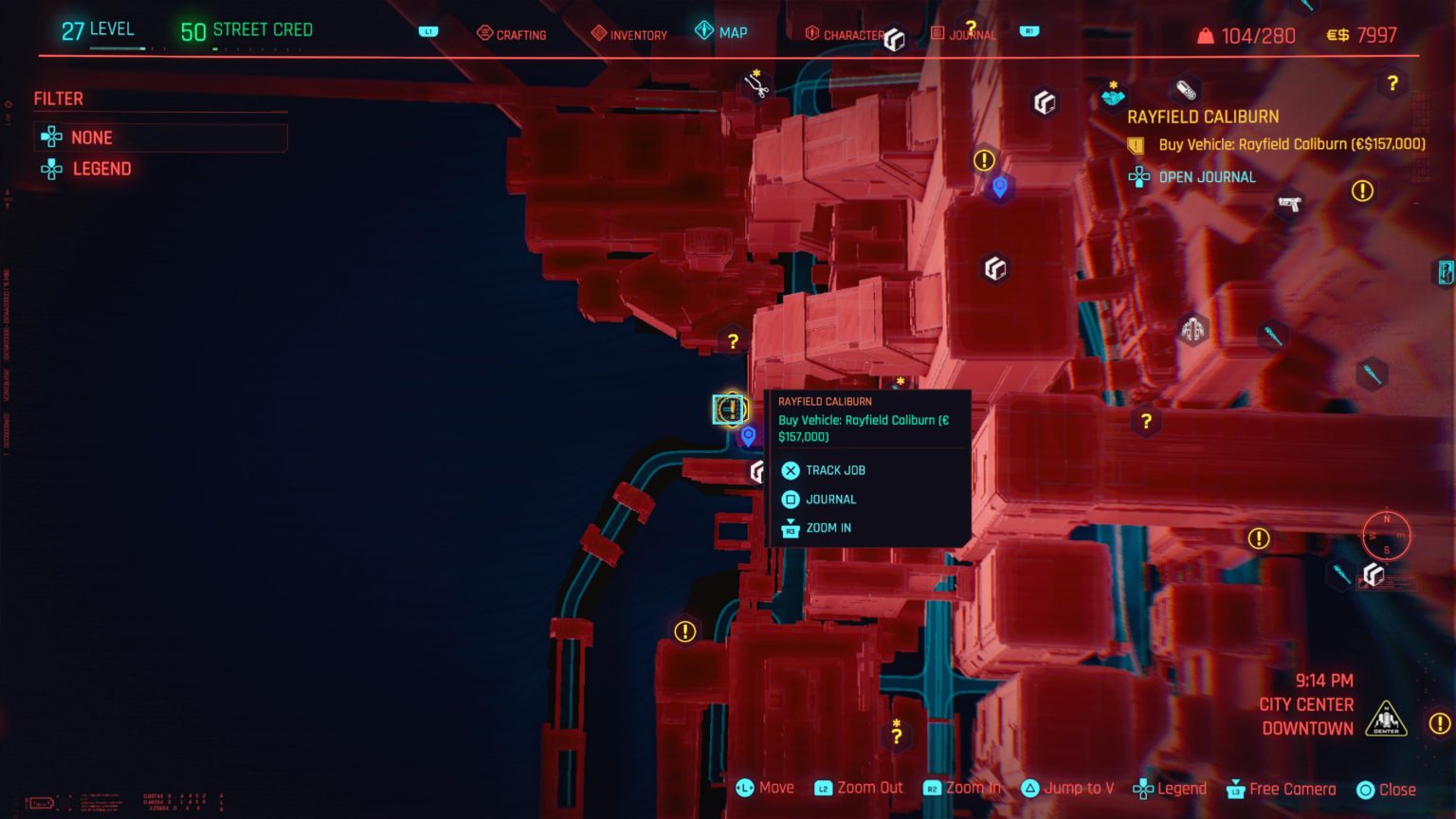Click the City Center district badge near Downtown label
The image size is (1456, 819).
(1385, 719)
